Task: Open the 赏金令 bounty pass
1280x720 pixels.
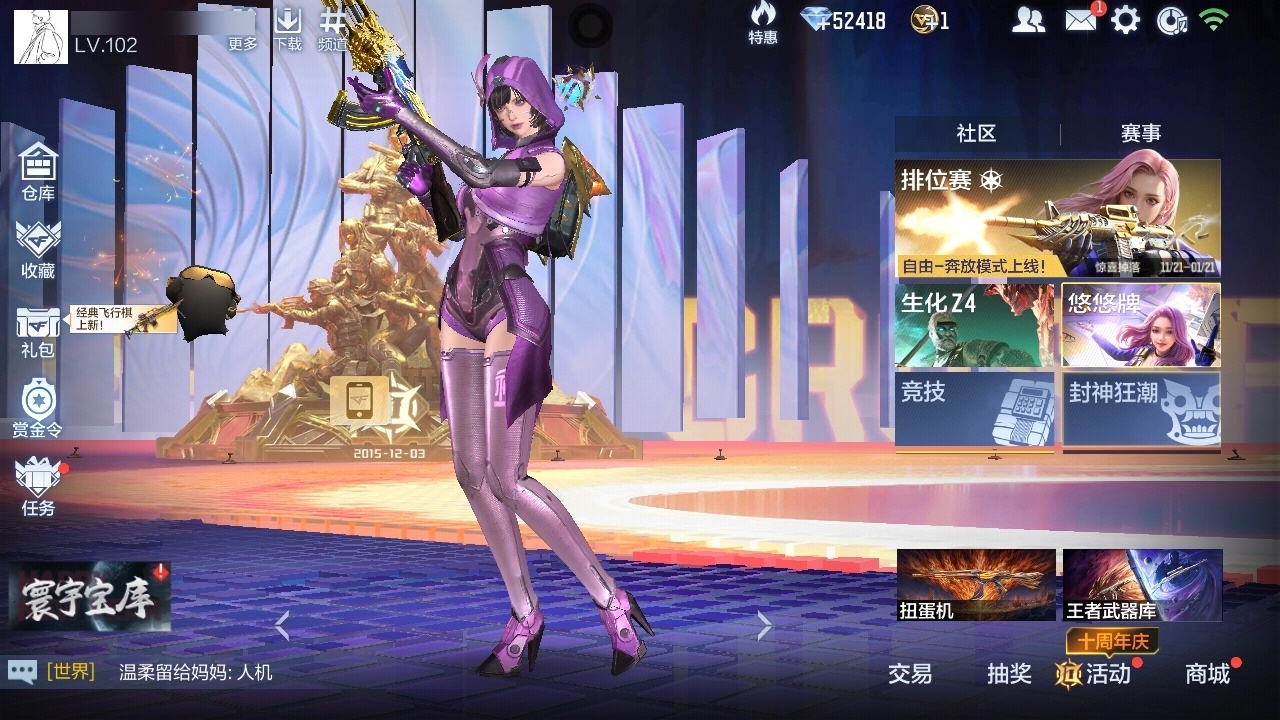Action: (38, 408)
